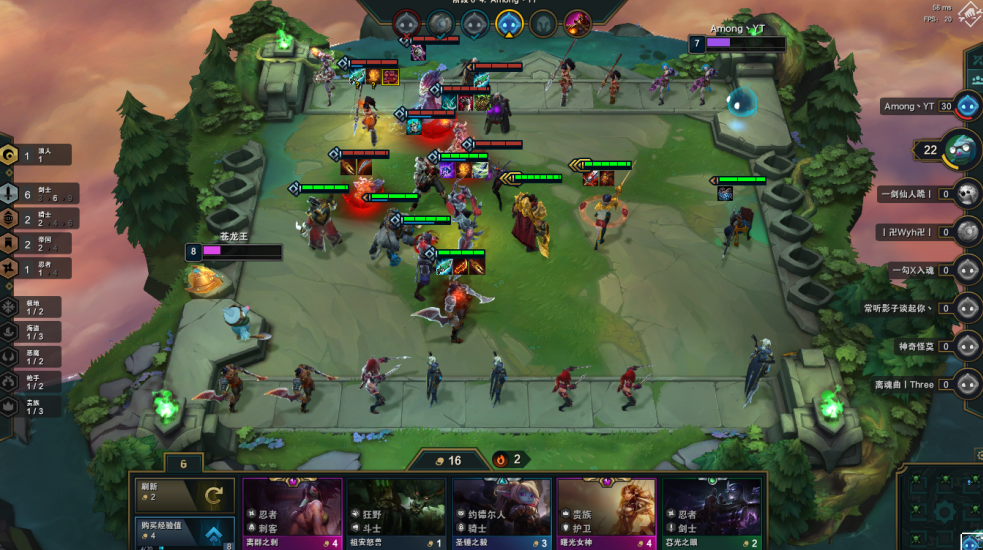Show the 离魂曲丨Three player's board
Screen dimensions: 983x550
(966, 384)
